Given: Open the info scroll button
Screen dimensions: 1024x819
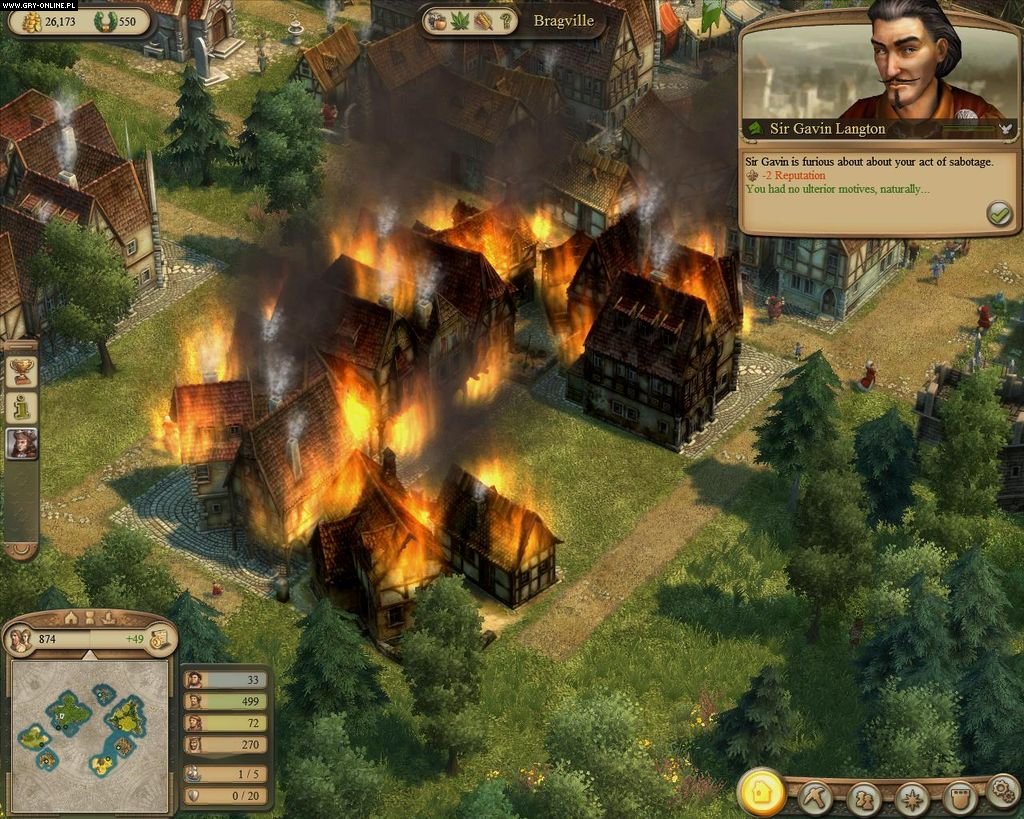Looking at the screenshot, I should point(20,407).
